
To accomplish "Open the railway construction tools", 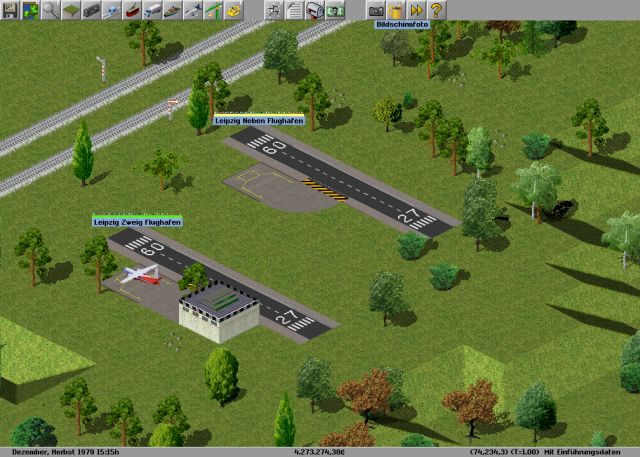I will [x=92, y=10].
